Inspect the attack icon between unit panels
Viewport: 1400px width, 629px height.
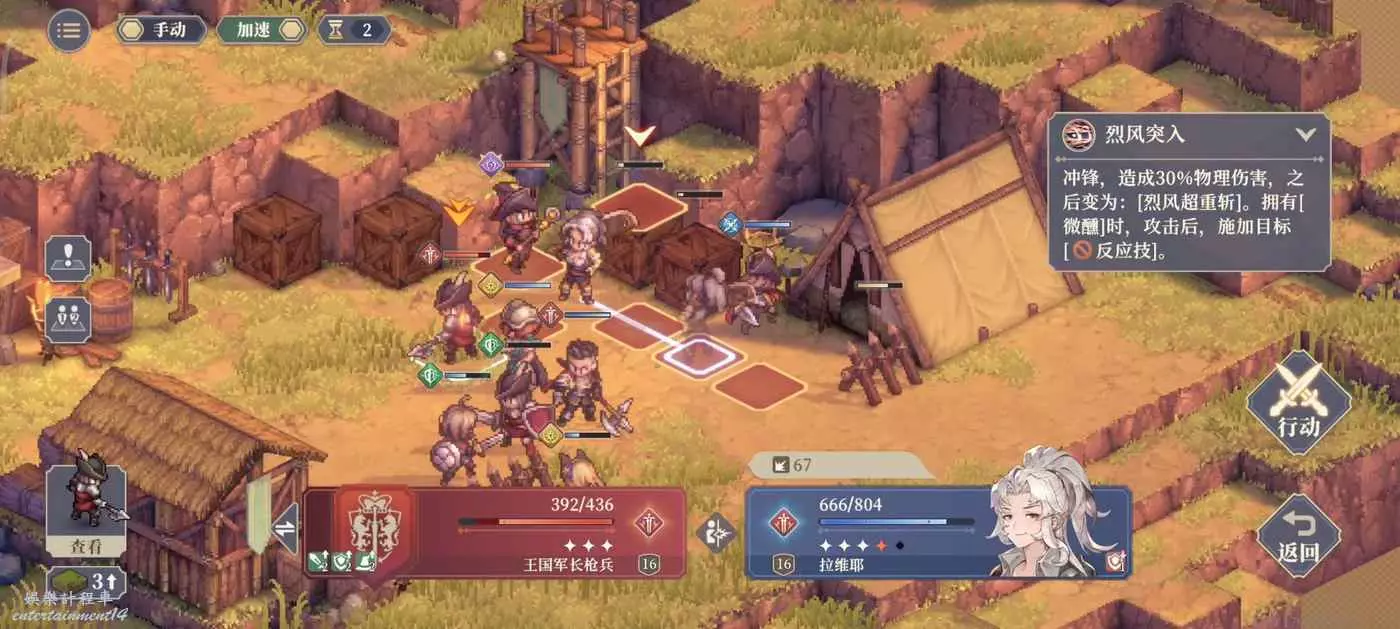716,532
